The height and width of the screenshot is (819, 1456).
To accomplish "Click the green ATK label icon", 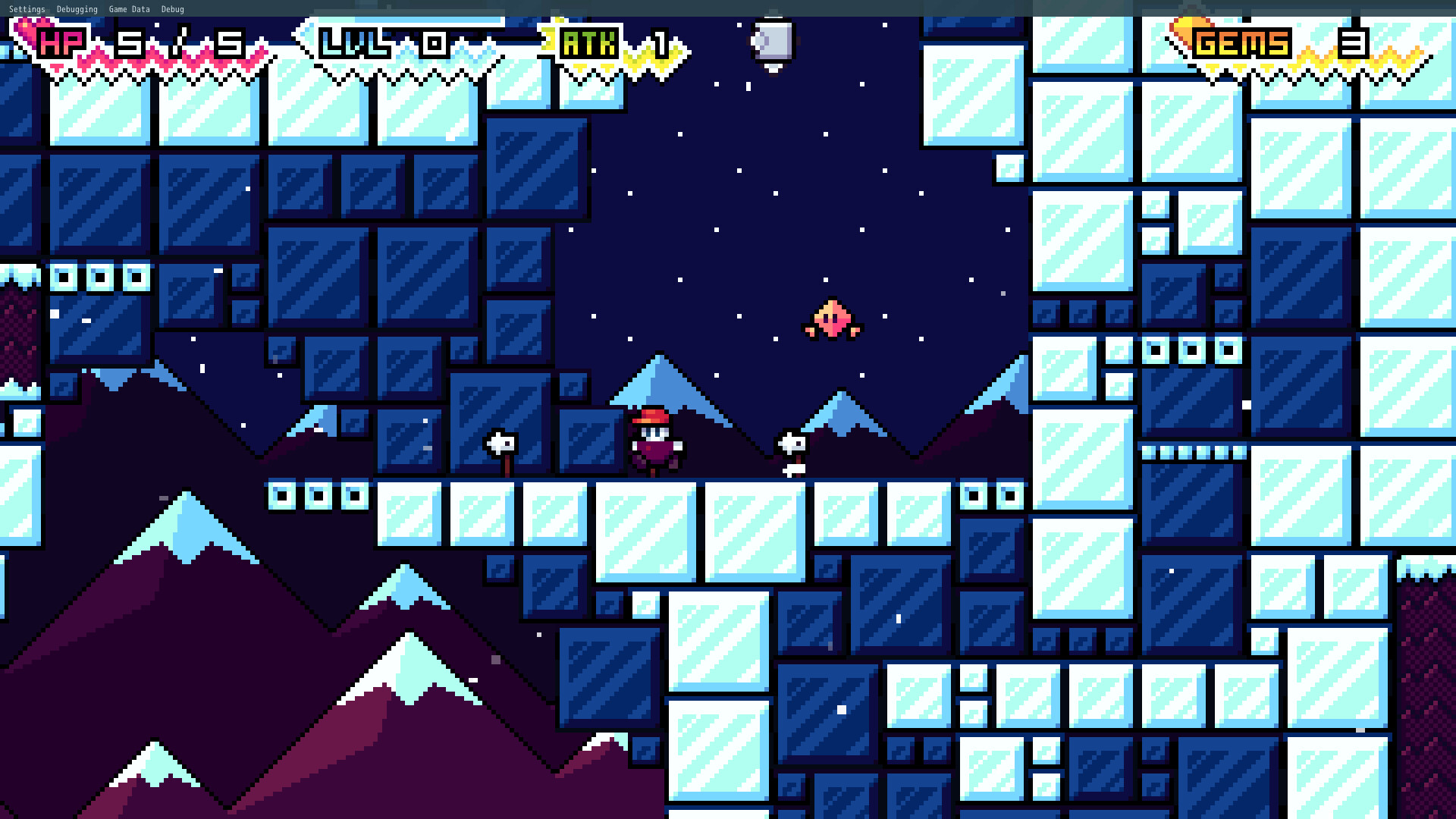I will pos(588,43).
